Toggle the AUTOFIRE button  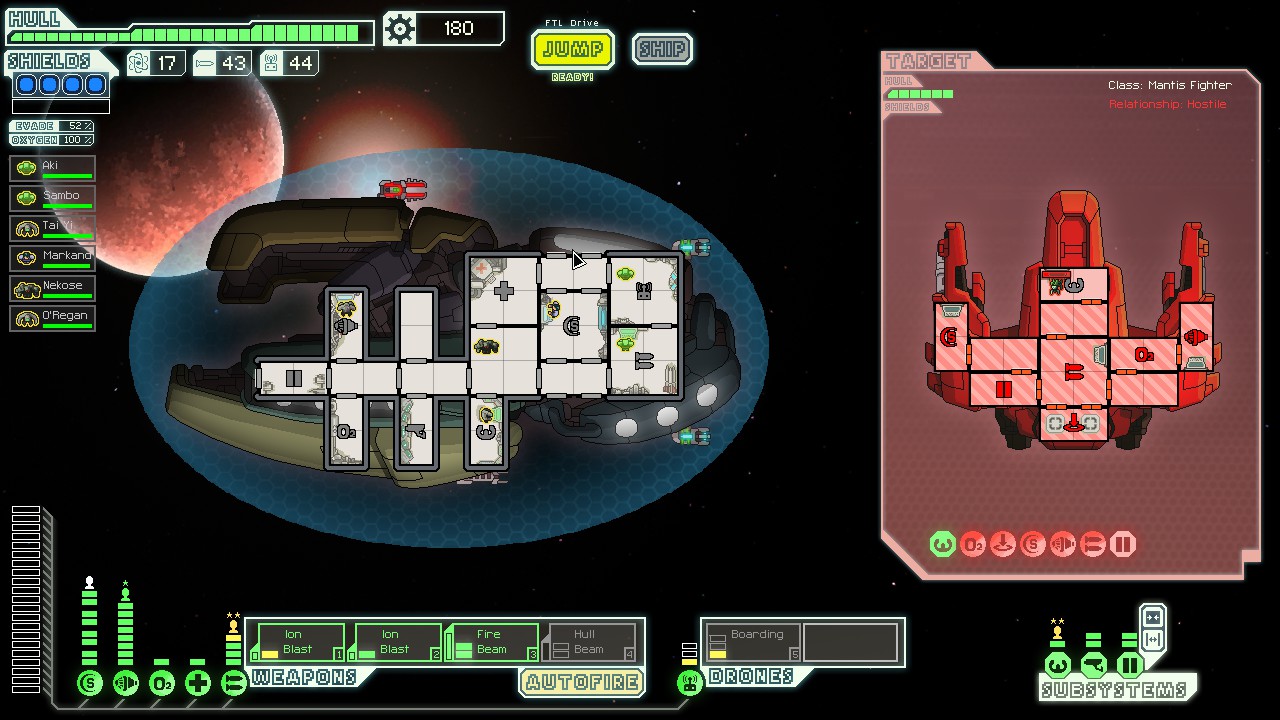tap(582, 683)
